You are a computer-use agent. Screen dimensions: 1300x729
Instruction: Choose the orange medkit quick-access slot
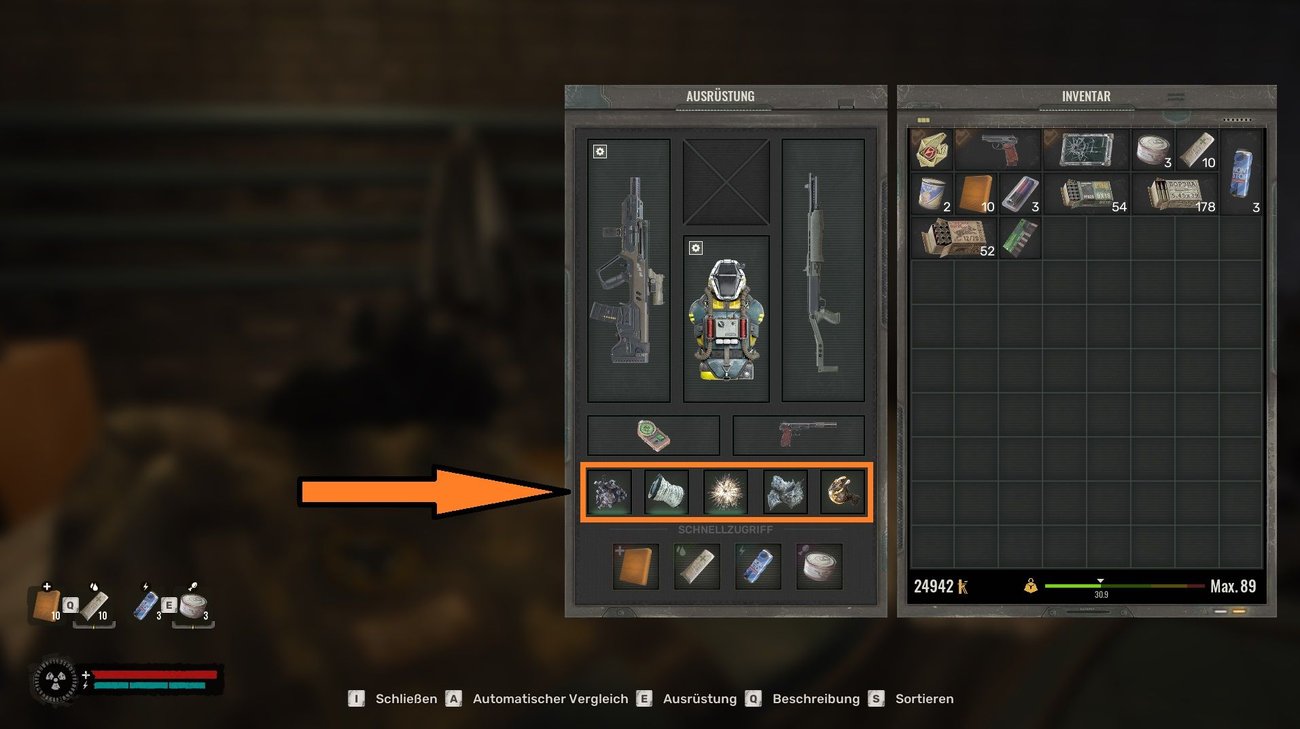pyautogui.click(x=636, y=566)
